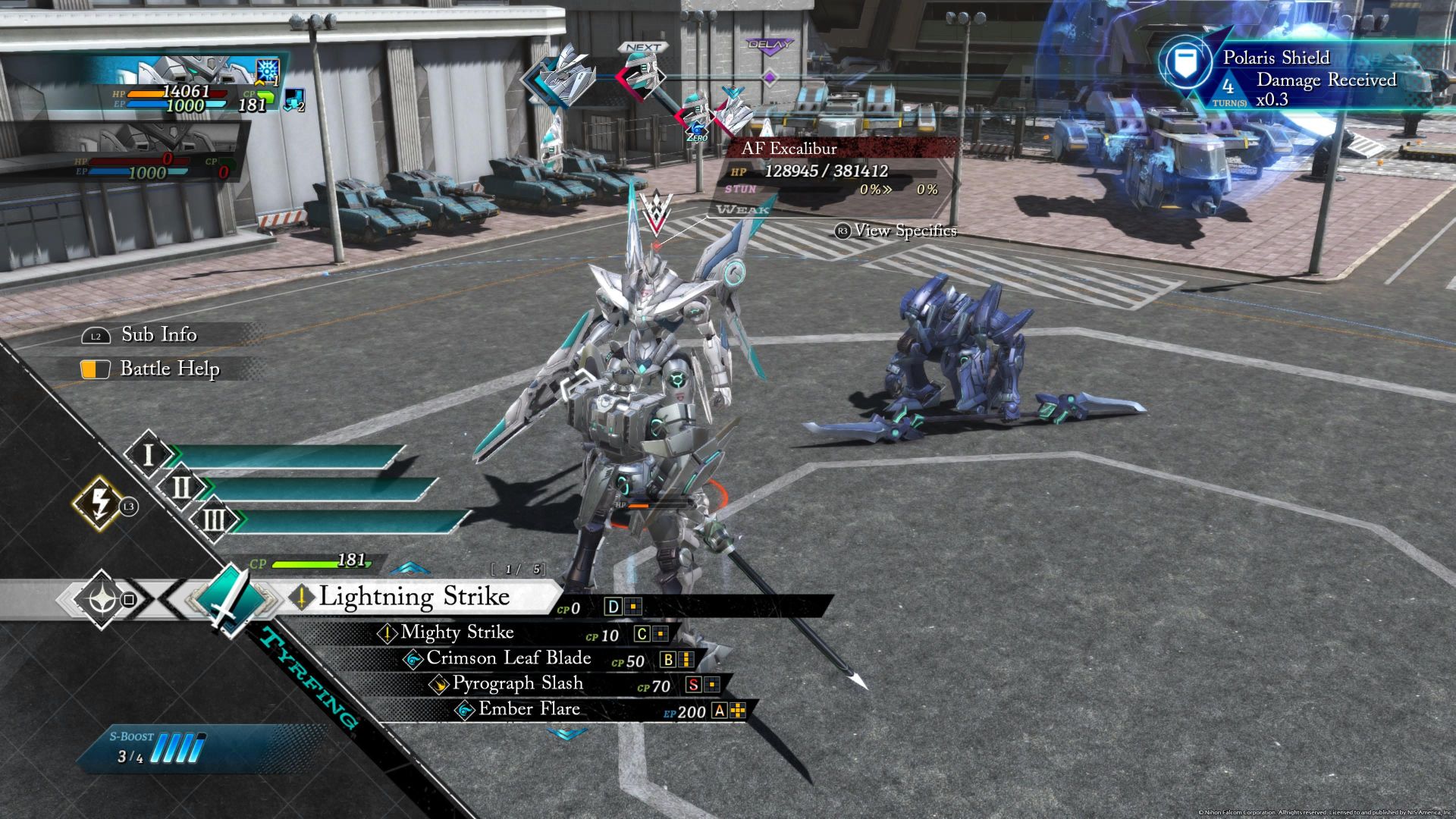1456x819 pixels.
Task: Open Battle Help
Action: pos(169,369)
